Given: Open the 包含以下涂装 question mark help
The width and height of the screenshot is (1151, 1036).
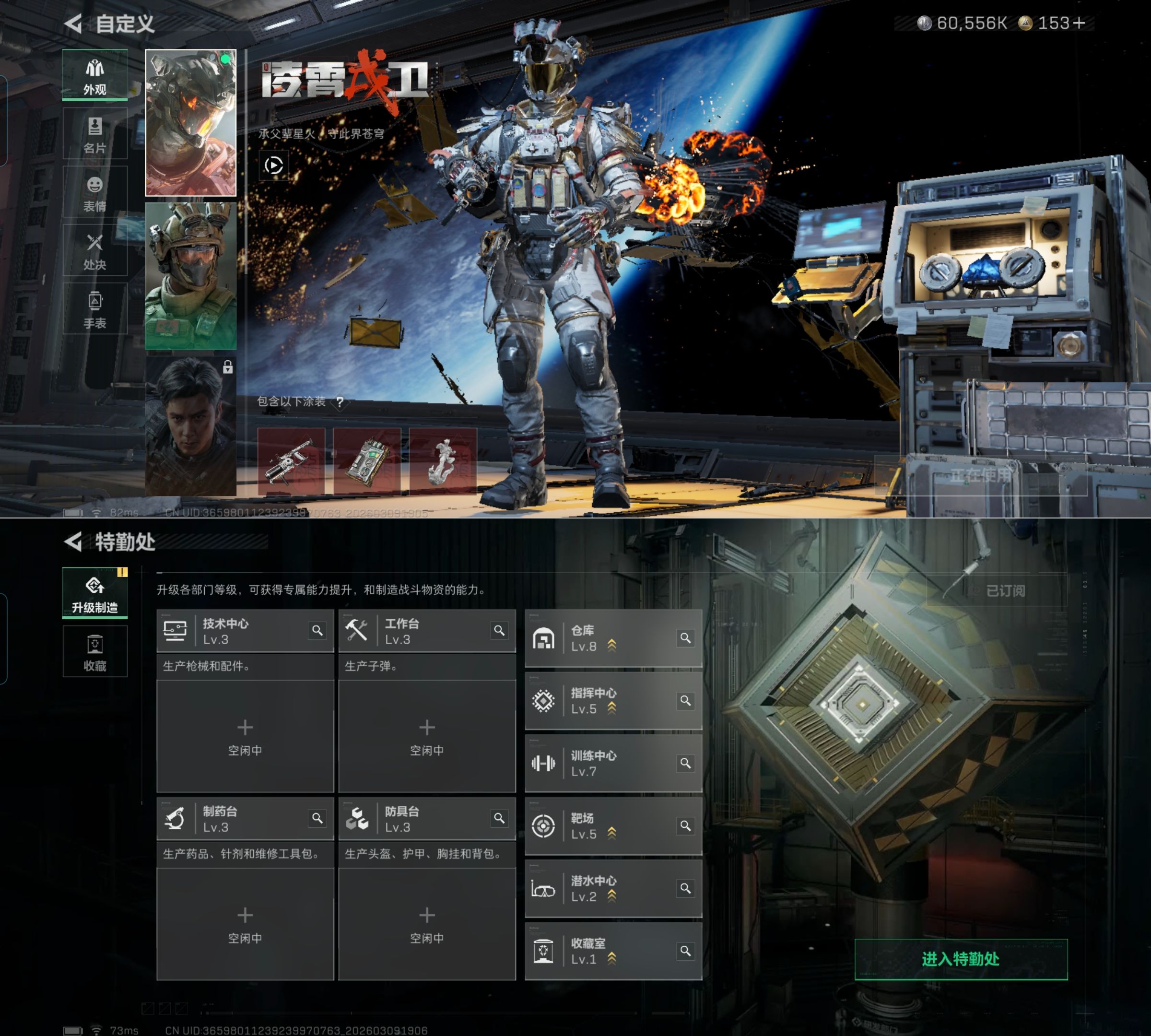Looking at the screenshot, I should [x=340, y=402].
